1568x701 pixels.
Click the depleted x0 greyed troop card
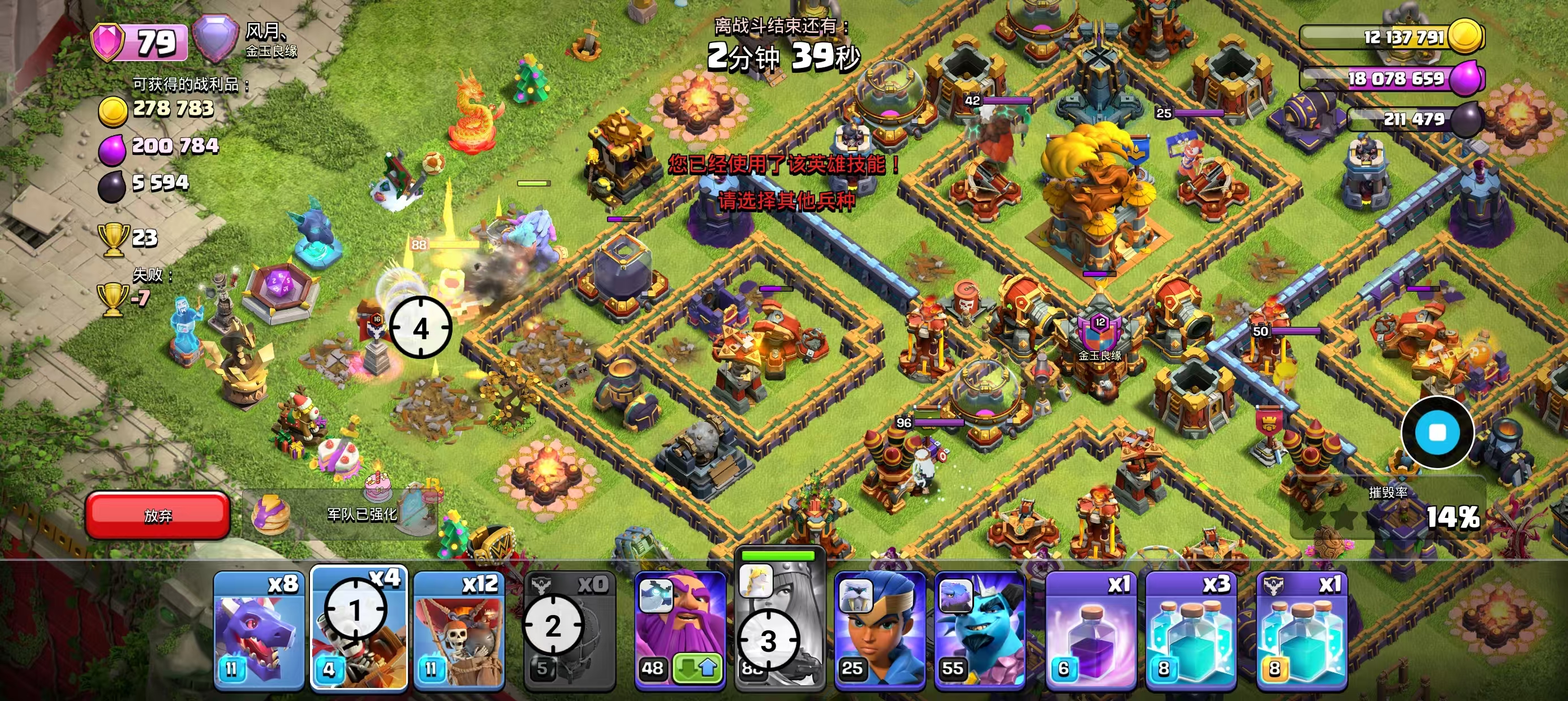coord(570,630)
